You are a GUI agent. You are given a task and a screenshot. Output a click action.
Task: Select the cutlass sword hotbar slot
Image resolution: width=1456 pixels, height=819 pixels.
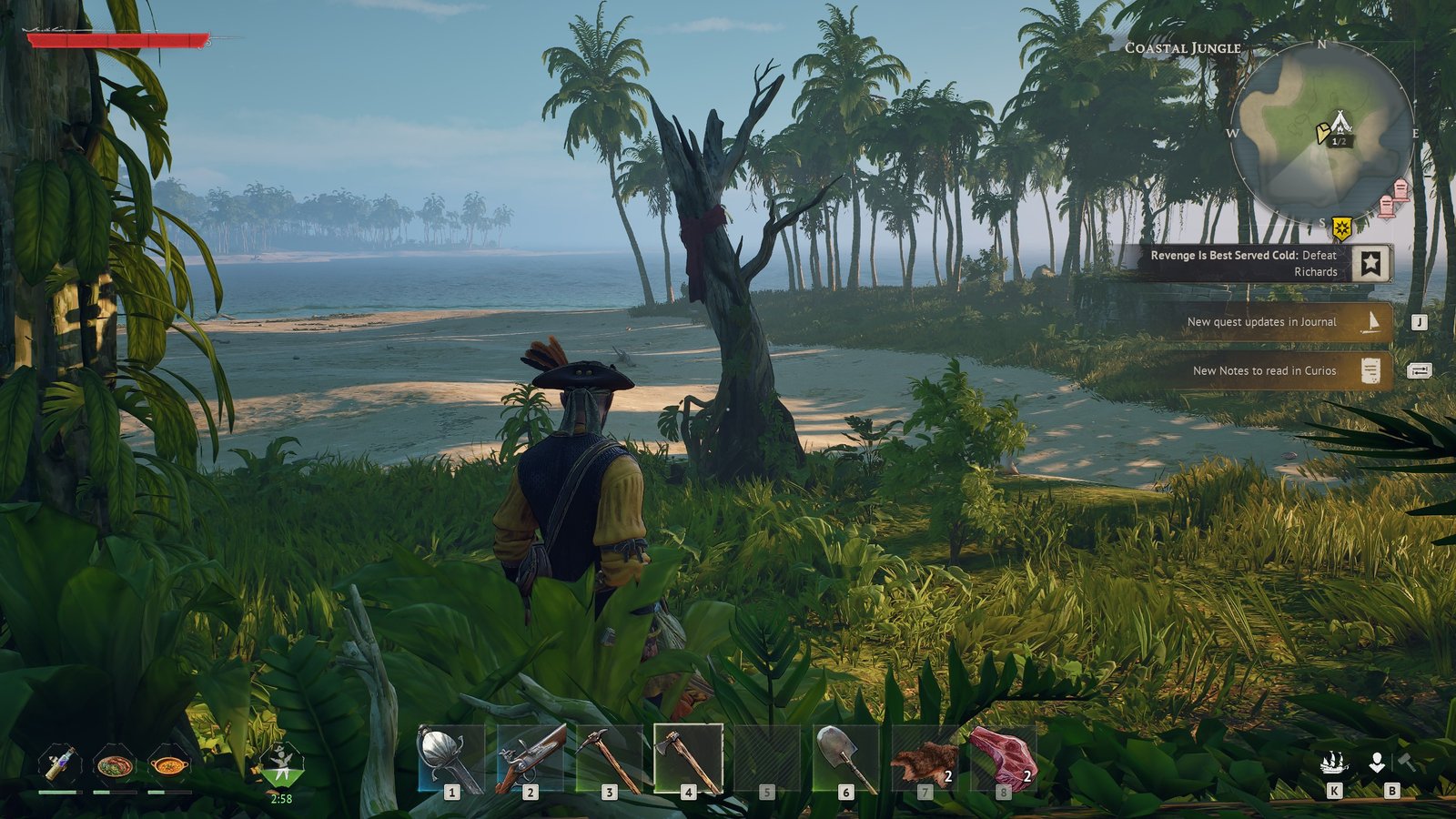[450, 760]
